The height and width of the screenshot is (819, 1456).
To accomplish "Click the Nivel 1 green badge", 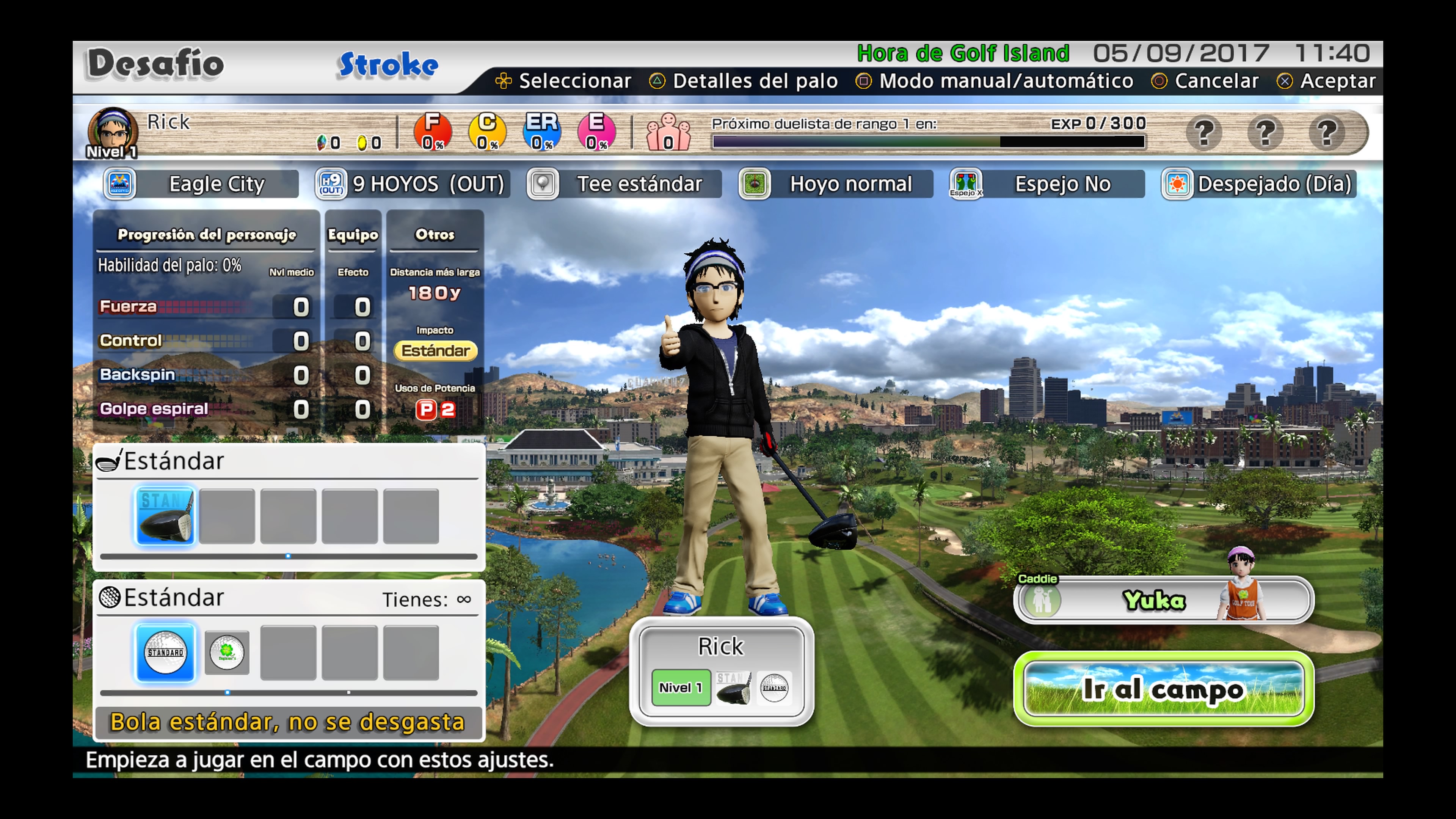I will [x=681, y=687].
